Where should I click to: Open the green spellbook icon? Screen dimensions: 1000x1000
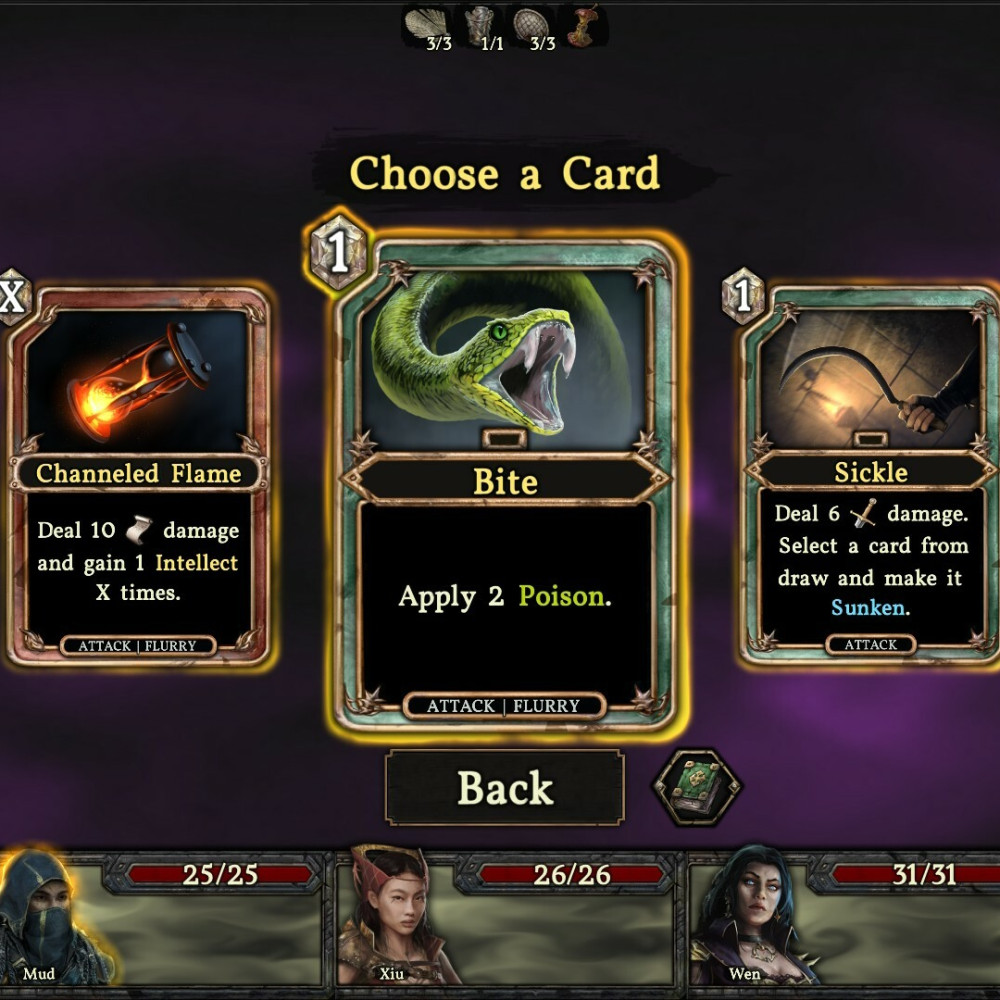696,787
